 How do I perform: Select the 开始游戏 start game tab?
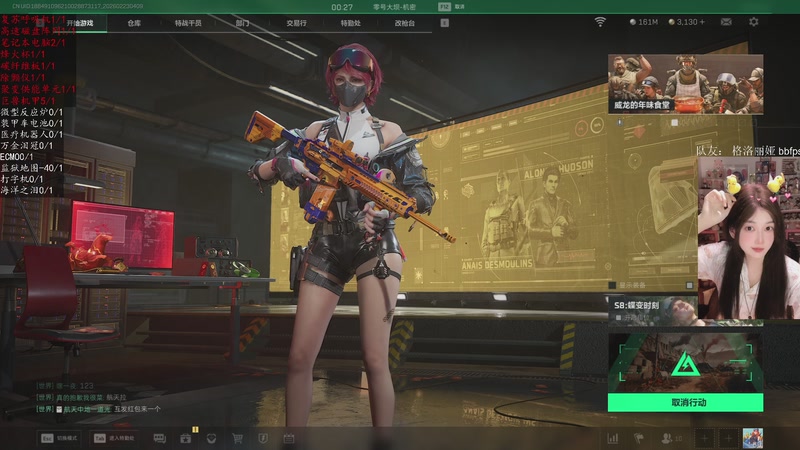pos(80,22)
